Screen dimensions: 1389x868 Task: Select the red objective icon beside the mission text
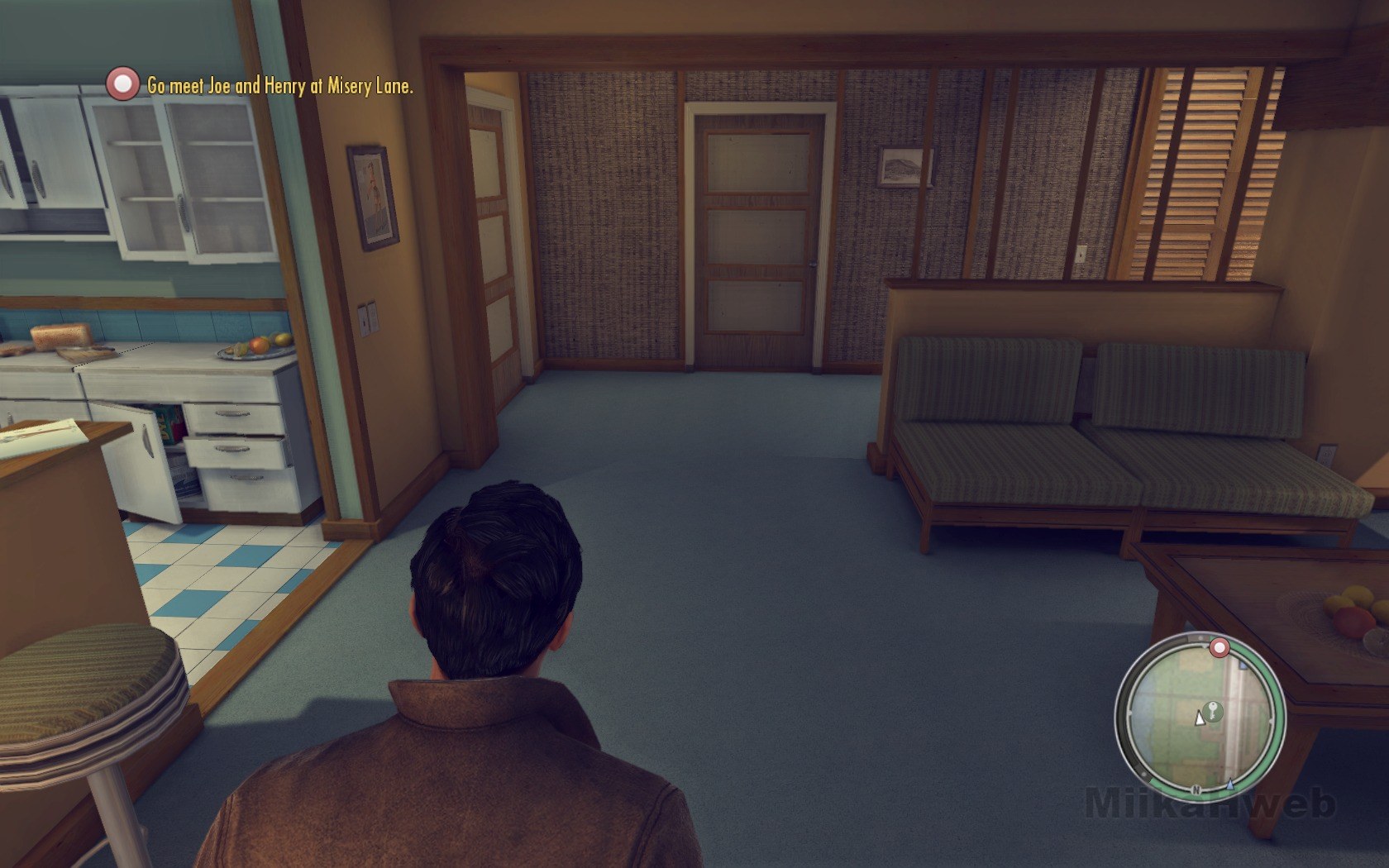click(x=123, y=84)
